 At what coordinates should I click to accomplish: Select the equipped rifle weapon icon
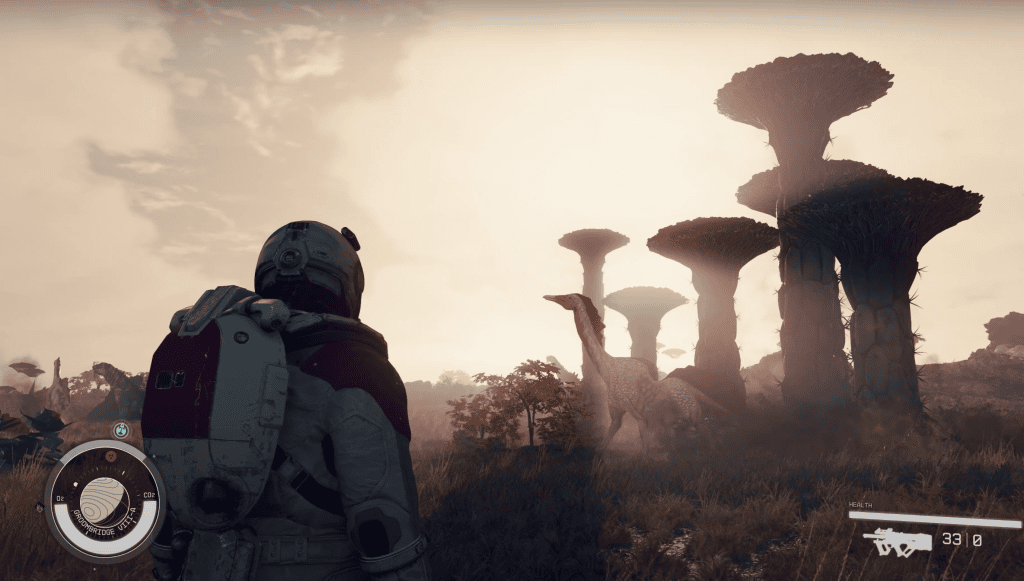(x=897, y=541)
